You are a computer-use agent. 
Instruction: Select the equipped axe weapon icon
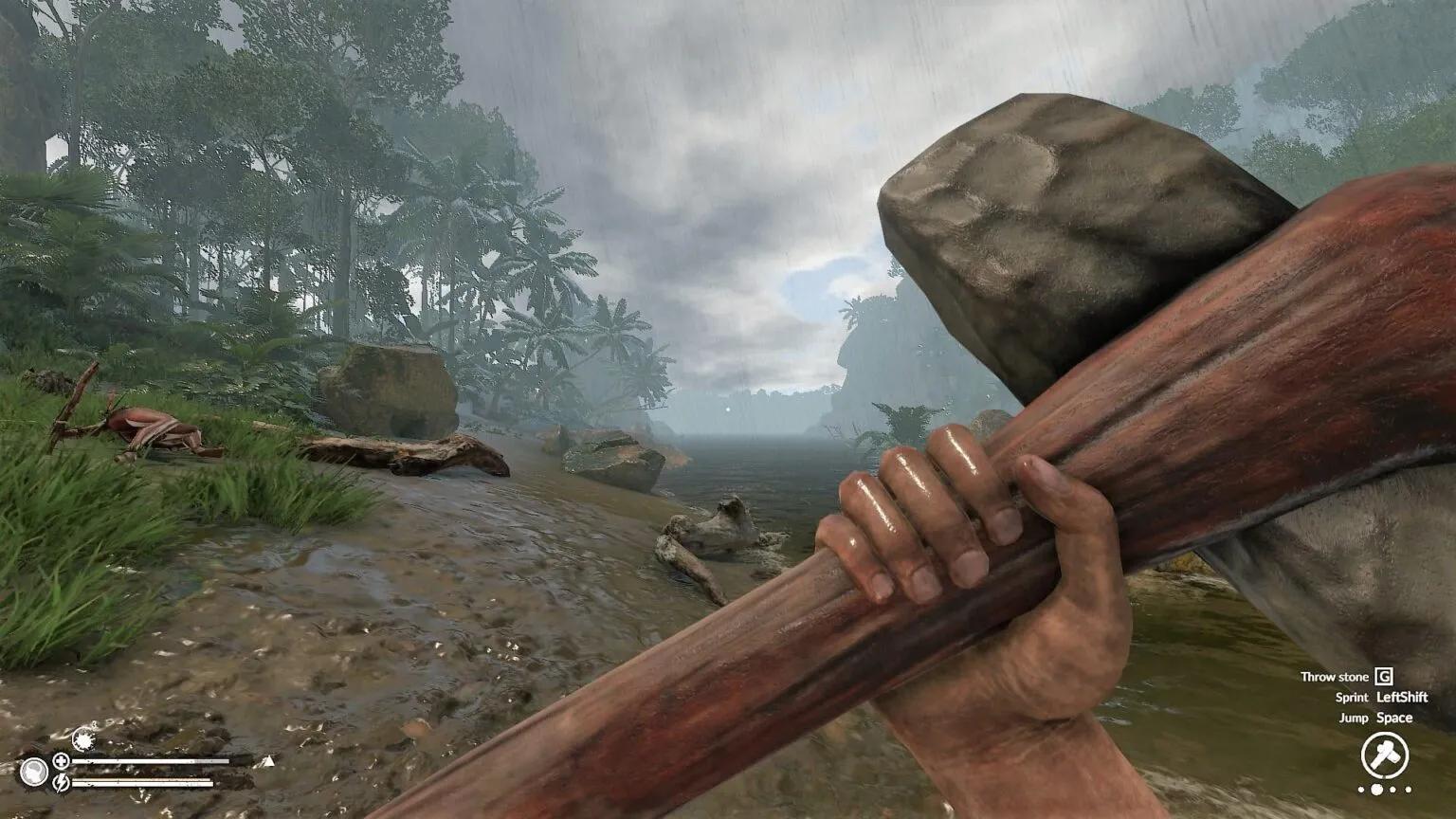(x=1384, y=755)
